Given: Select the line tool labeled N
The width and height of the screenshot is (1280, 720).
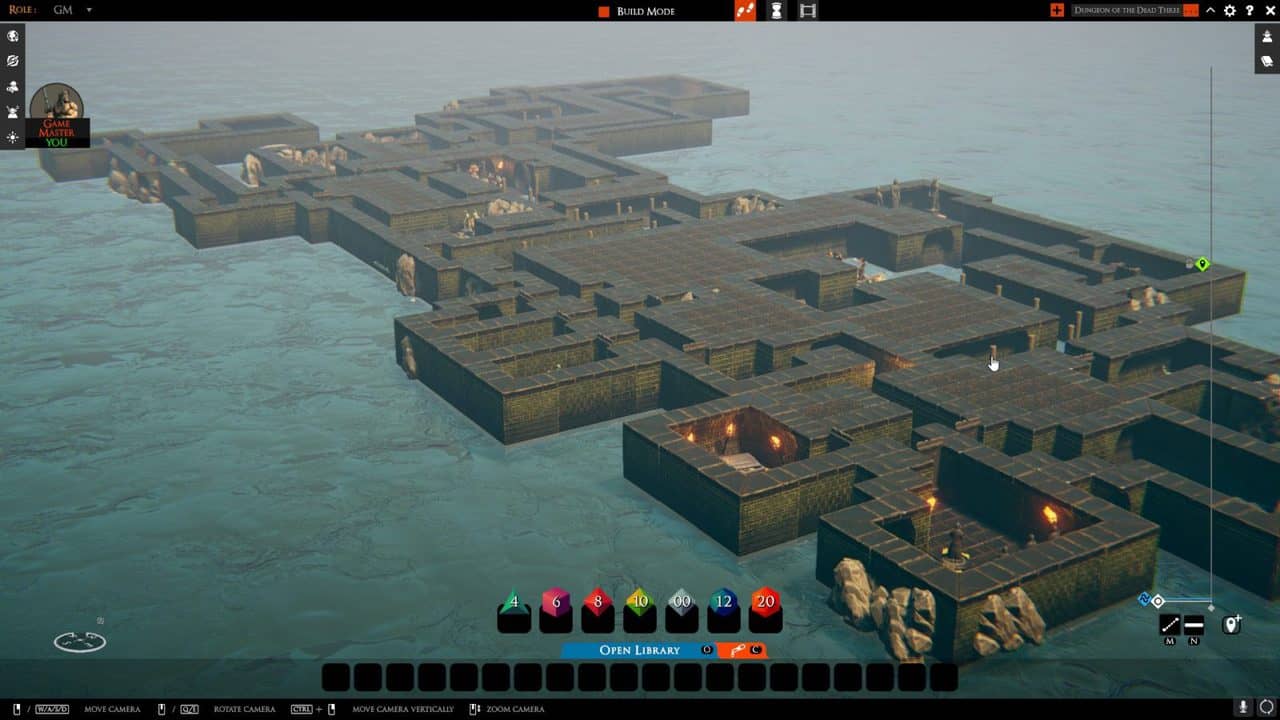Looking at the screenshot, I should click(x=1192, y=625).
